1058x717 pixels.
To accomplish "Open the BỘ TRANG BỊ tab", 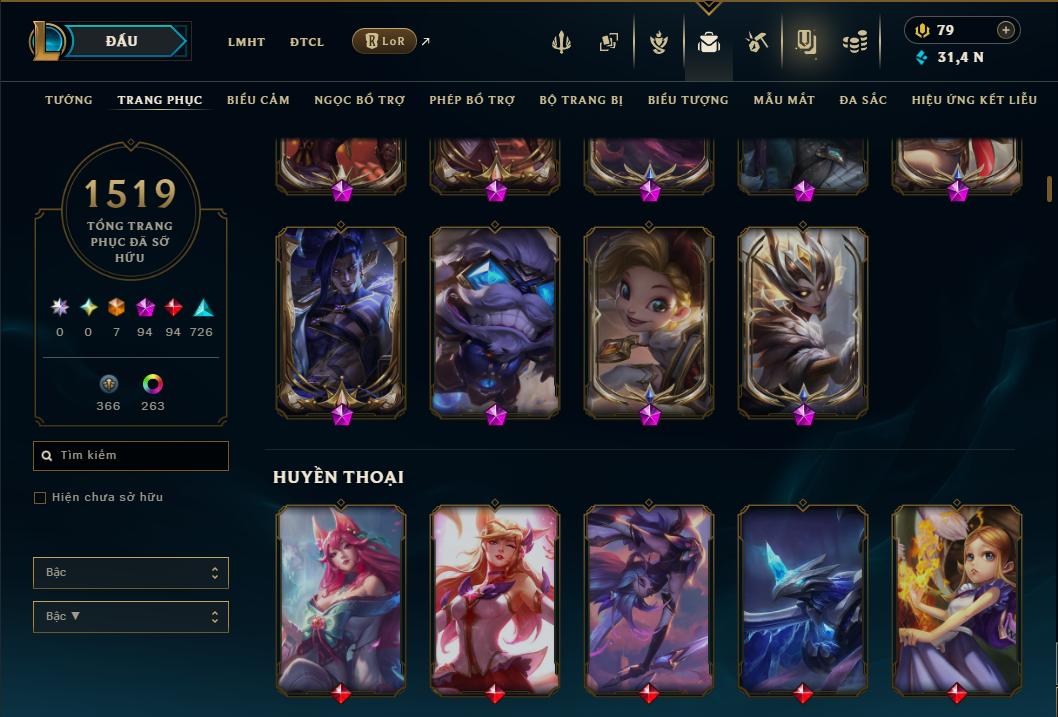I will pyautogui.click(x=581, y=100).
